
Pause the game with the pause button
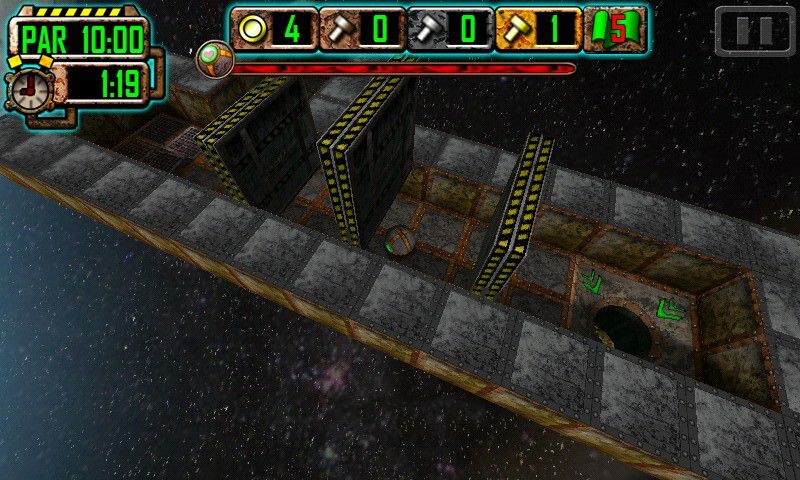point(755,29)
